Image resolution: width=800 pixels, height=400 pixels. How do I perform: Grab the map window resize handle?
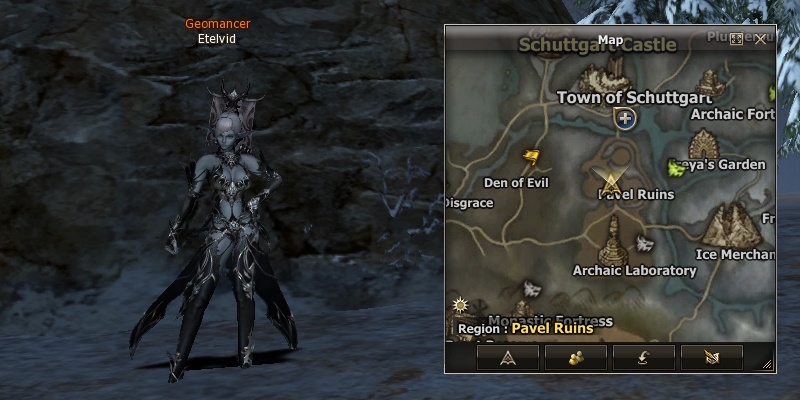pos(768,365)
